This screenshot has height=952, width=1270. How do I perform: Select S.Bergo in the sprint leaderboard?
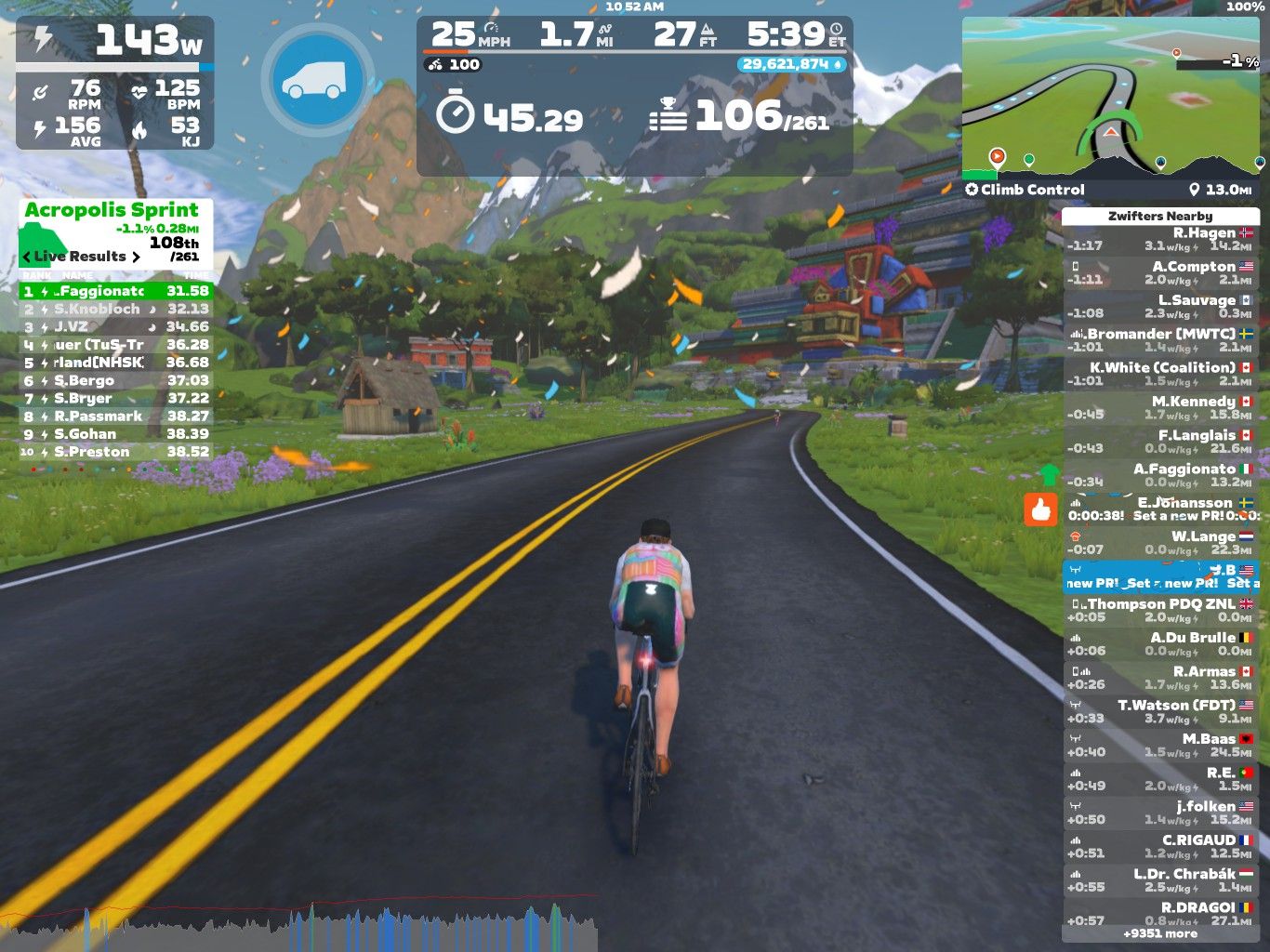(116, 380)
